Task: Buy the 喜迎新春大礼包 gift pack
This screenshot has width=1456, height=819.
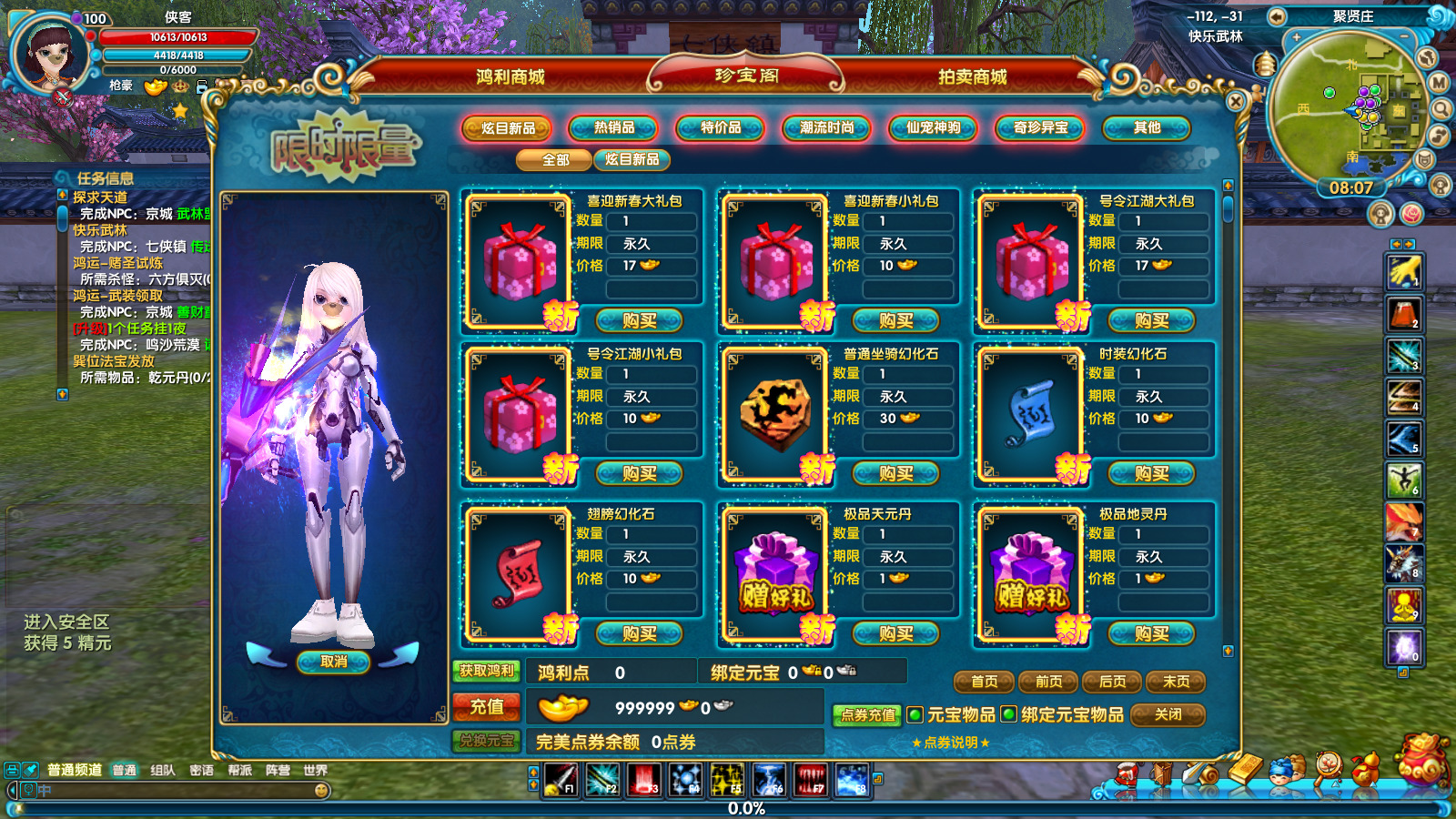Action: (639, 321)
